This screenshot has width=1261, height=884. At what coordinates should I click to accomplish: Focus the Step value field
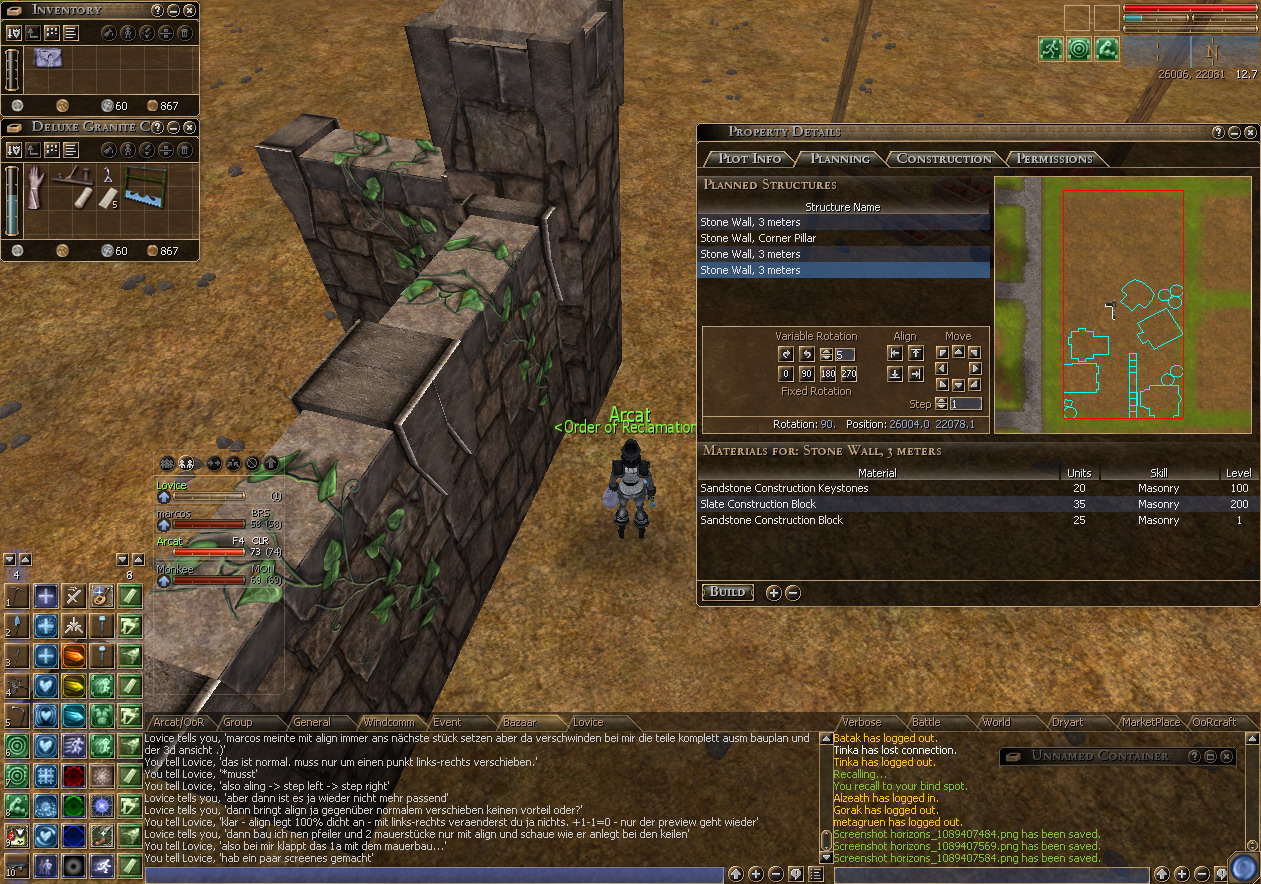coord(965,404)
